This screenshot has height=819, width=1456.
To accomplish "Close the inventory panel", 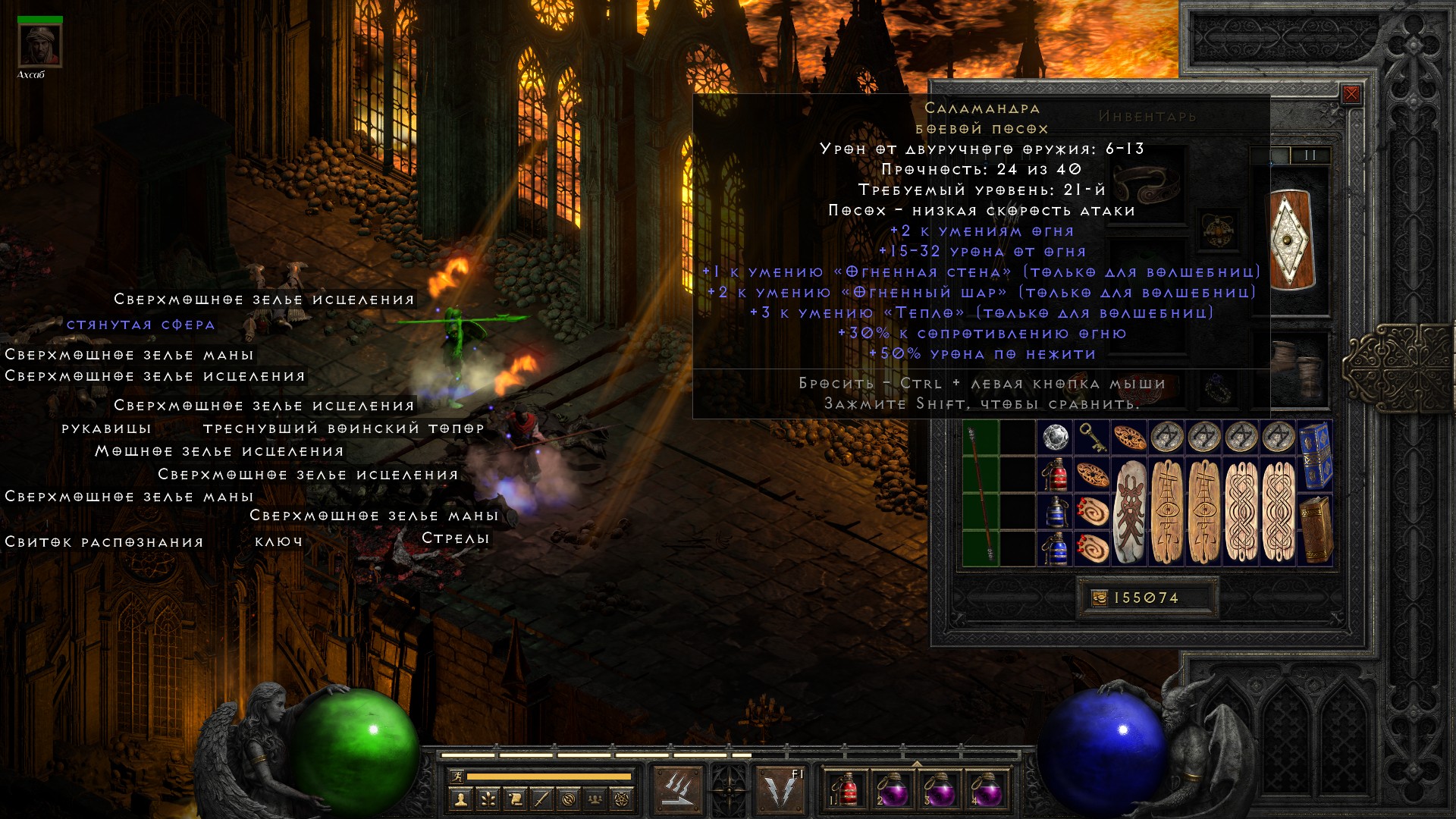I will pos(1351,95).
